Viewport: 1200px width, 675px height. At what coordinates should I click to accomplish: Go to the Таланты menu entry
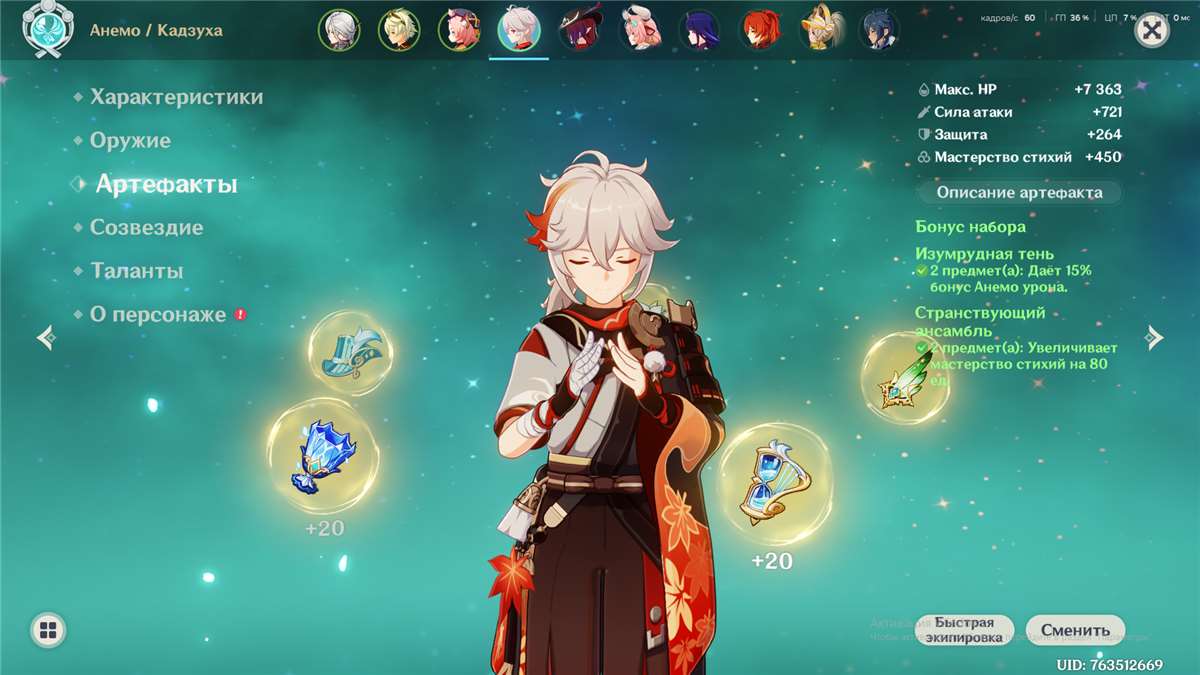click(x=136, y=271)
